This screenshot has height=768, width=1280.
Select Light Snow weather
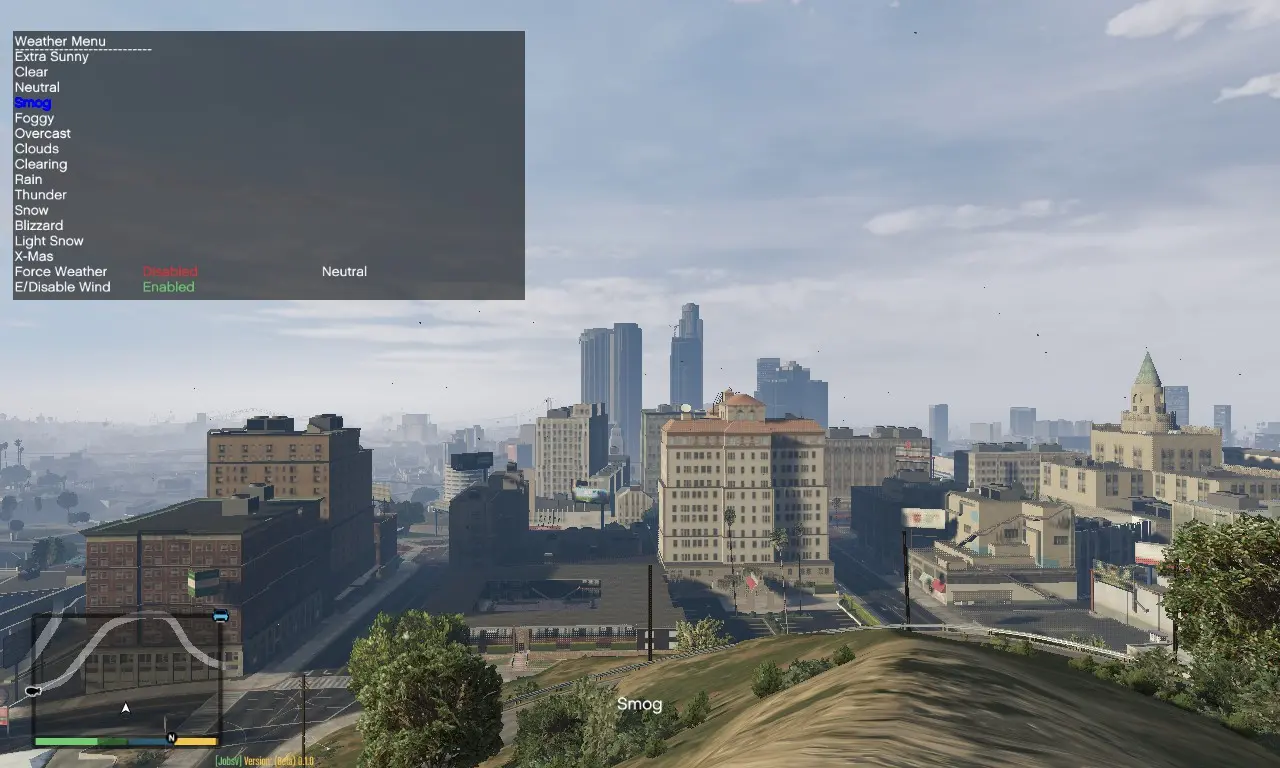pos(48,240)
